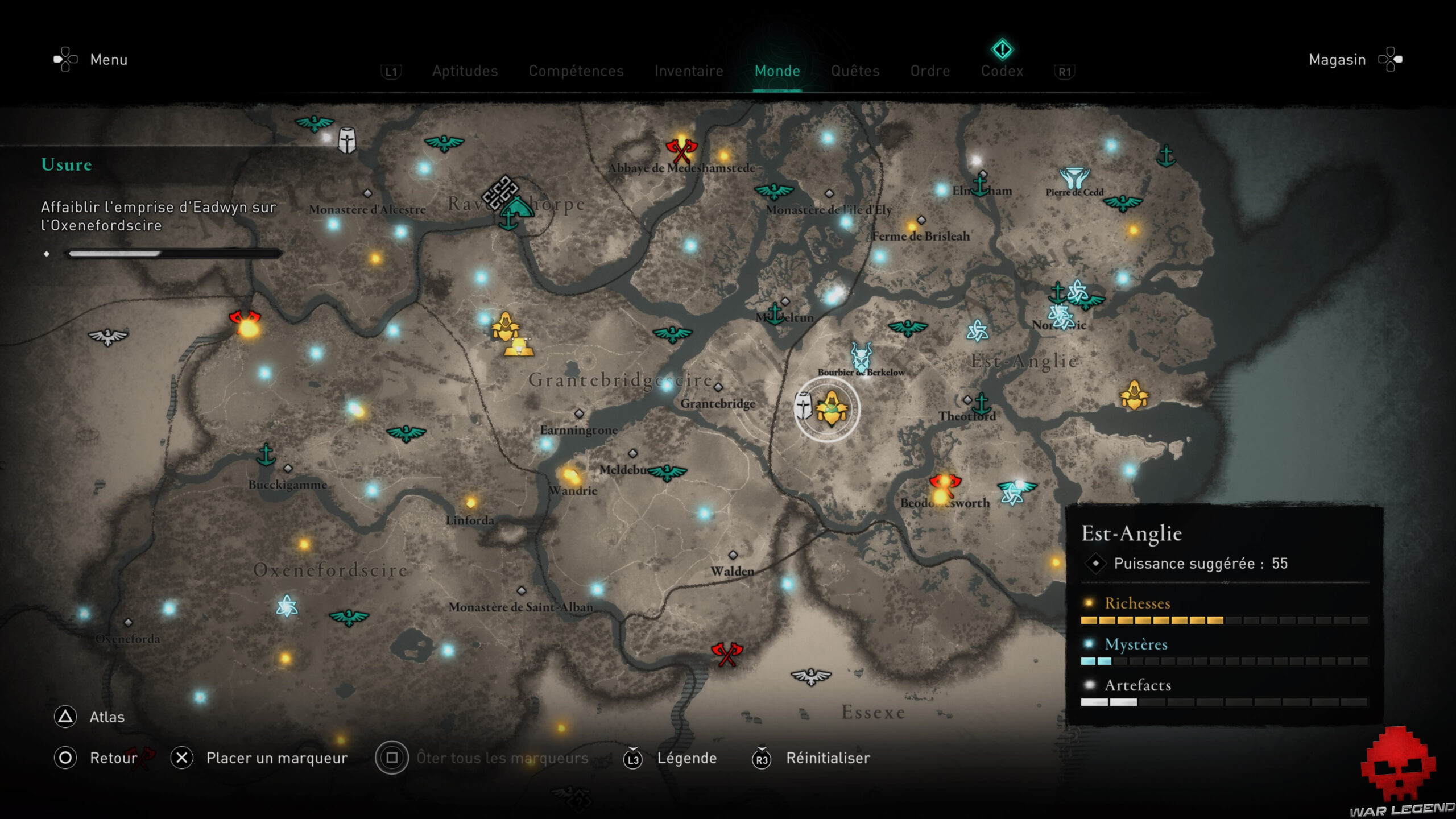Switch to the Quêtes tab
The width and height of the screenshot is (1456, 819).
click(855, 71)
